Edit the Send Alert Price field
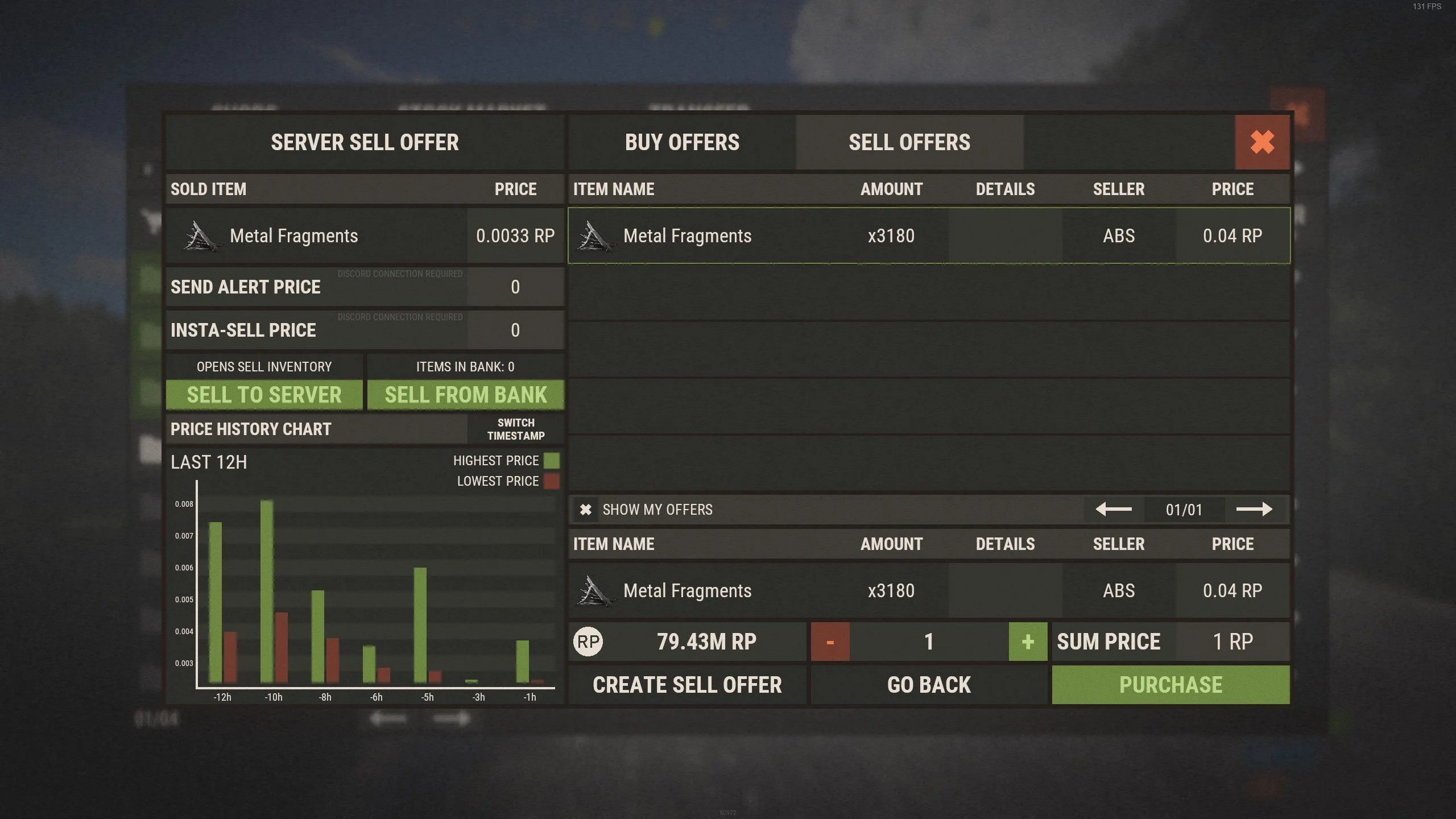The image size is (1456, 819). click(515, 287)
